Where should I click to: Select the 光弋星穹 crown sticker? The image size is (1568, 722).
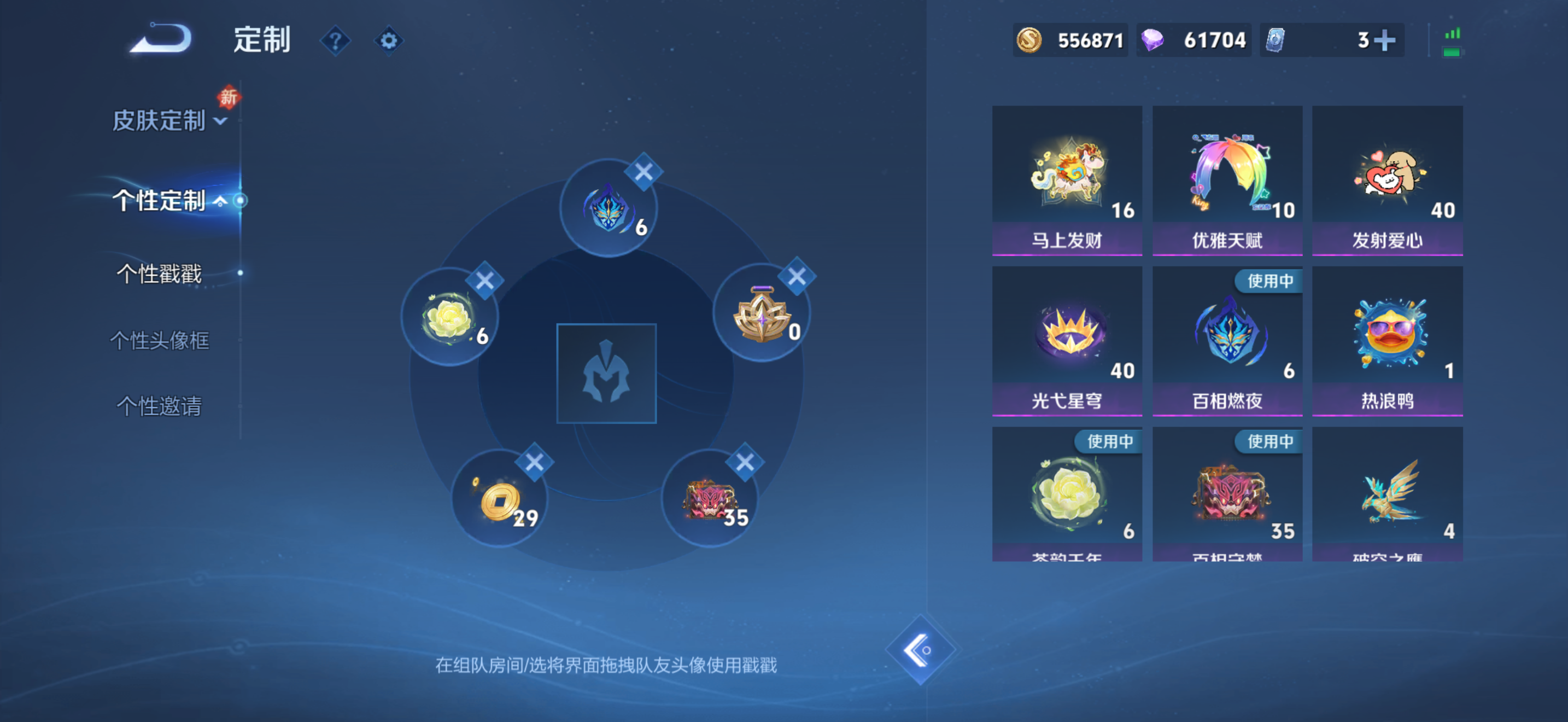(x=1067, y=335)
